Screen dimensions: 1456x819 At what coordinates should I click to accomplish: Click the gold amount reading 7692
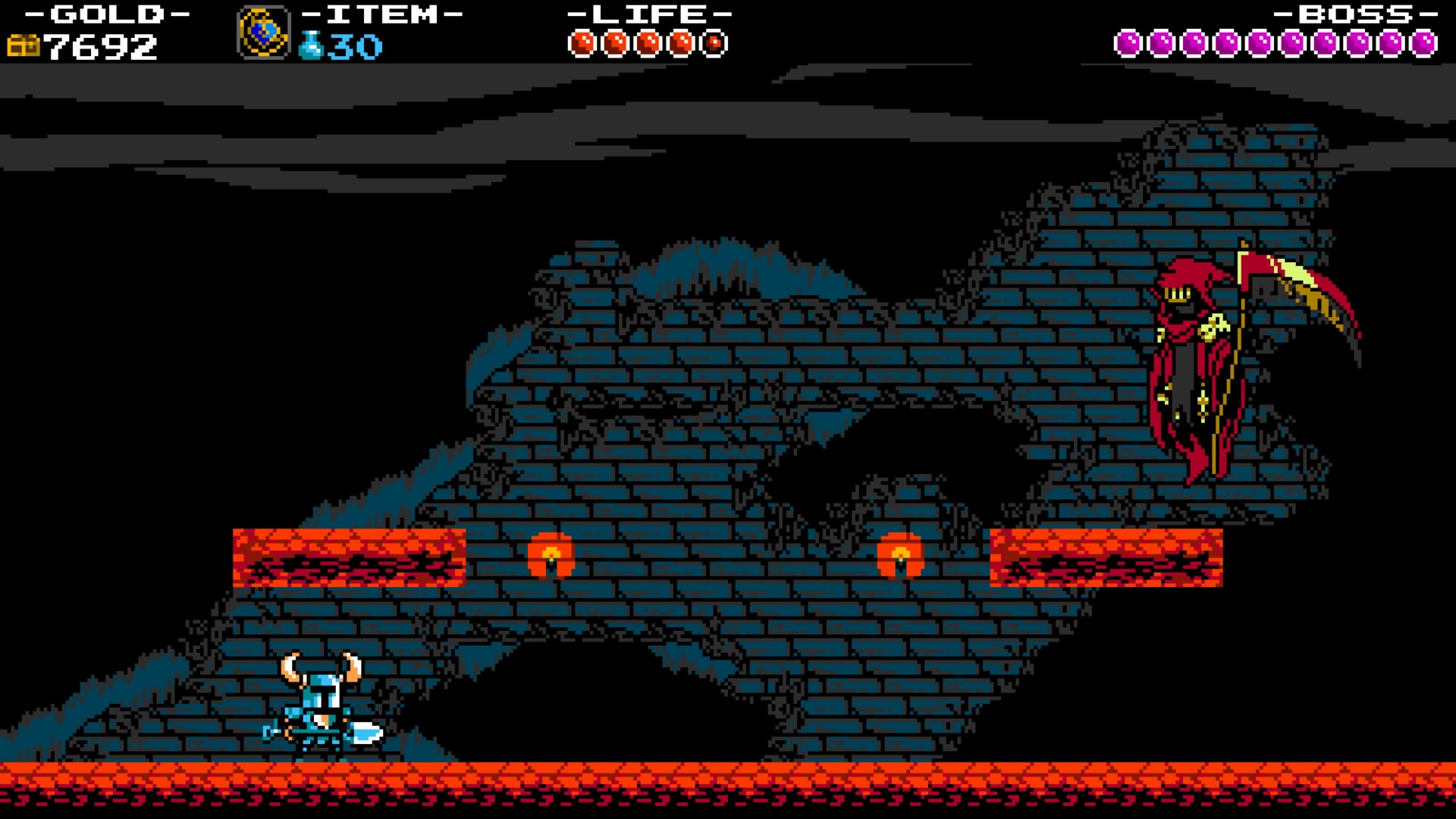102,47
